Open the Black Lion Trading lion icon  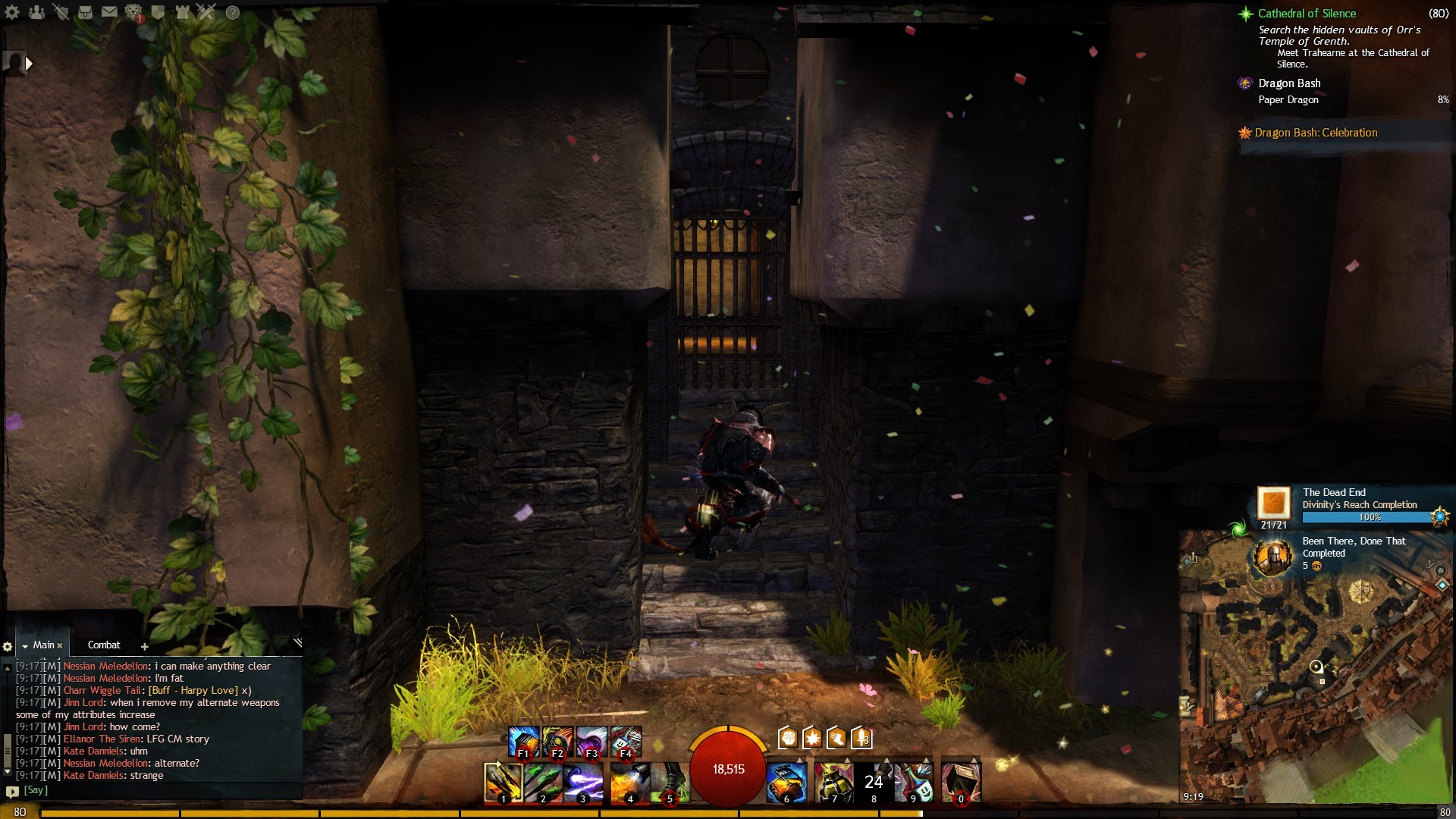click(x=133, y=12)
